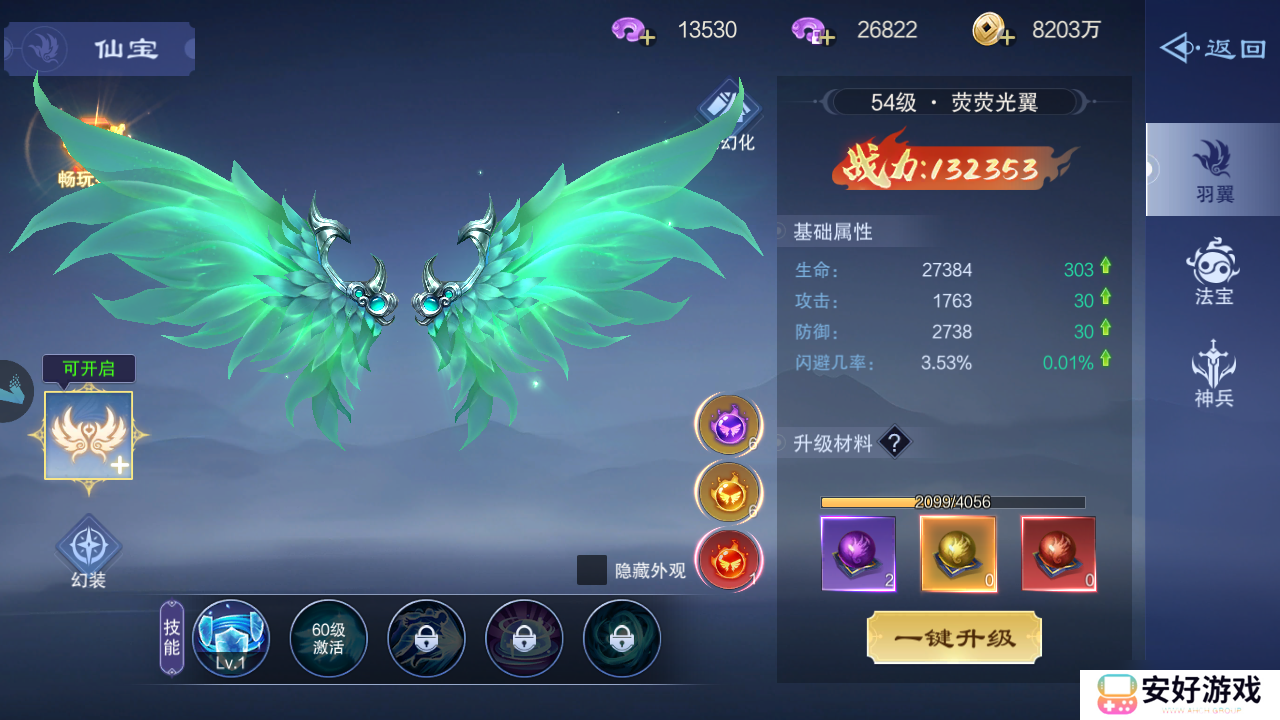Image resolution: width=1280 pixels, height=720 pixels.
Task: Select the first locked skill slot
Action: (426, 638)
